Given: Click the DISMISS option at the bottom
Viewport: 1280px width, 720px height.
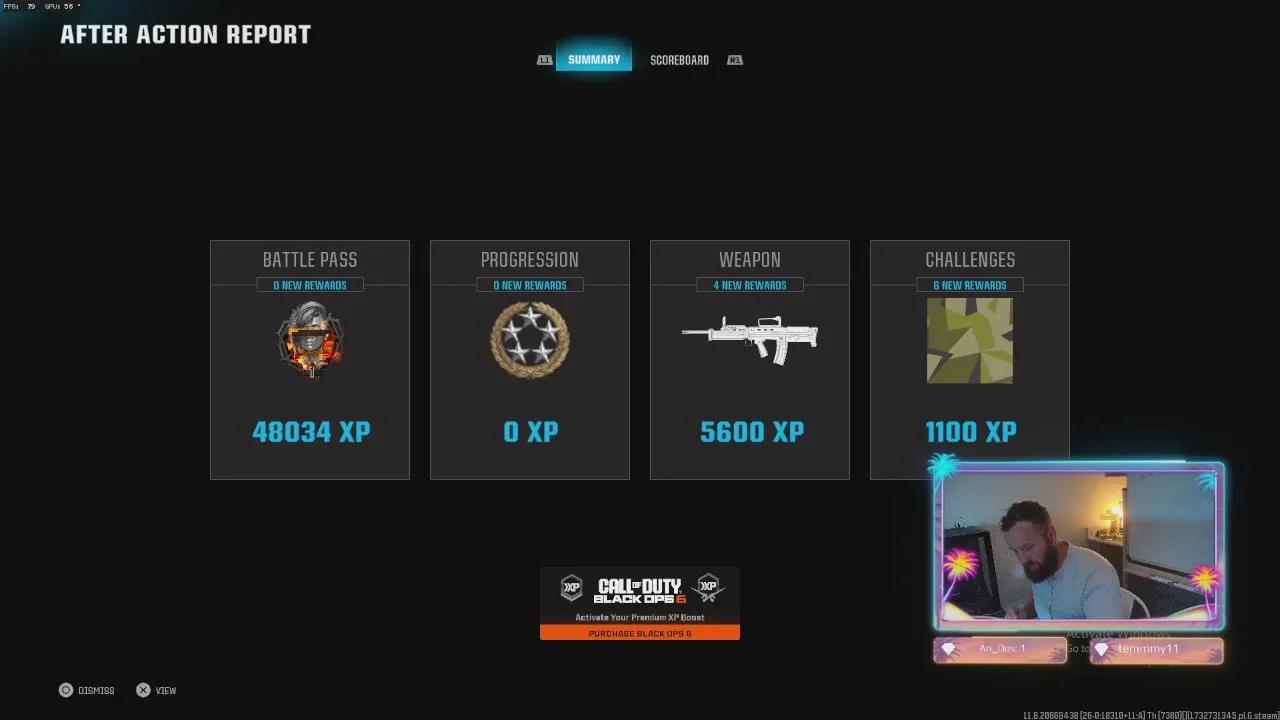Looking at the screenshot, I should click(95, 690).
